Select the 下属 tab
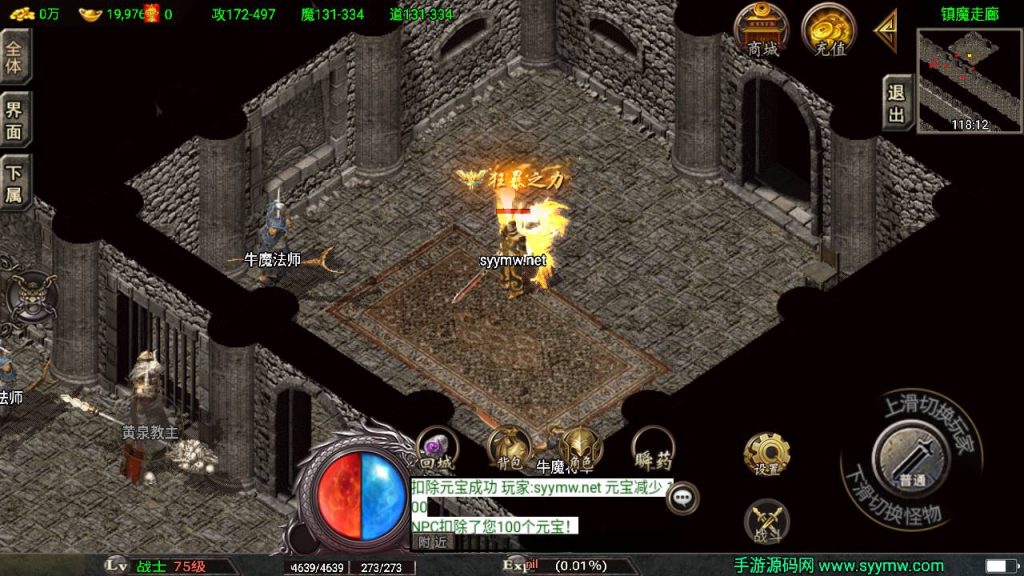 coord(14,182)
